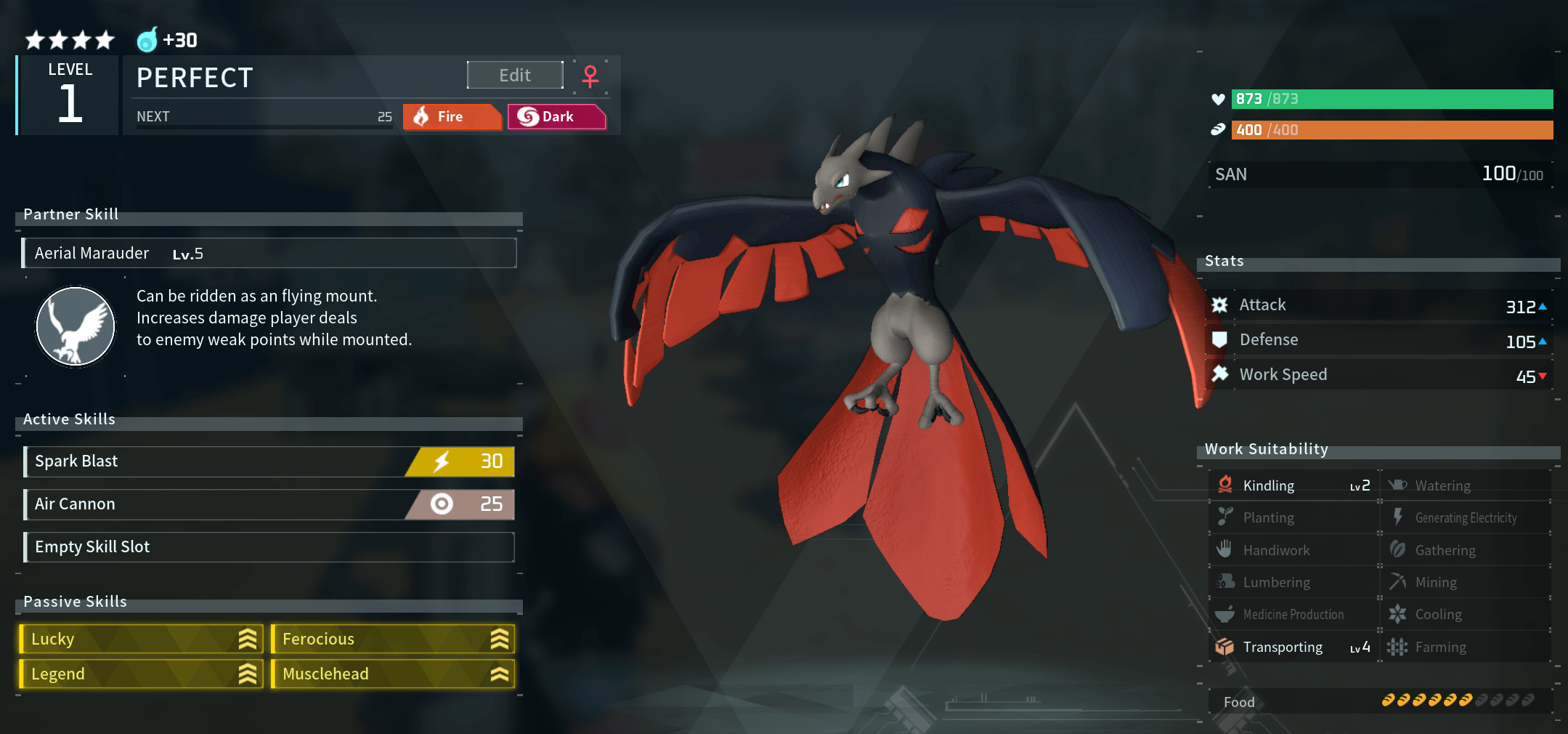Screen dimensions: 1568x734
Task: Click the Work Speed stat row
Action: point(1378,375)
